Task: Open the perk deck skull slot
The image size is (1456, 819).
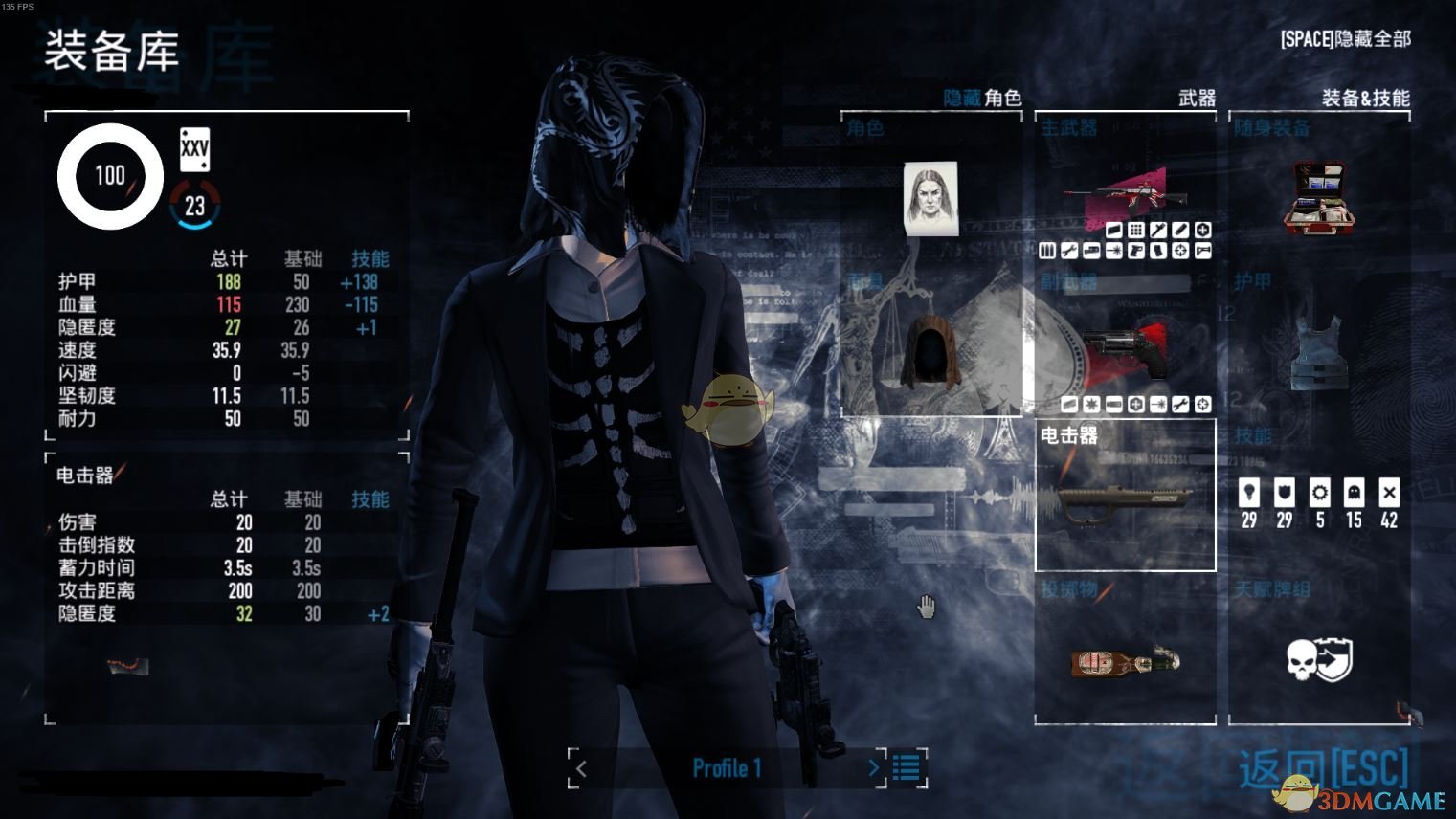Action: (x=1318, y=660)
